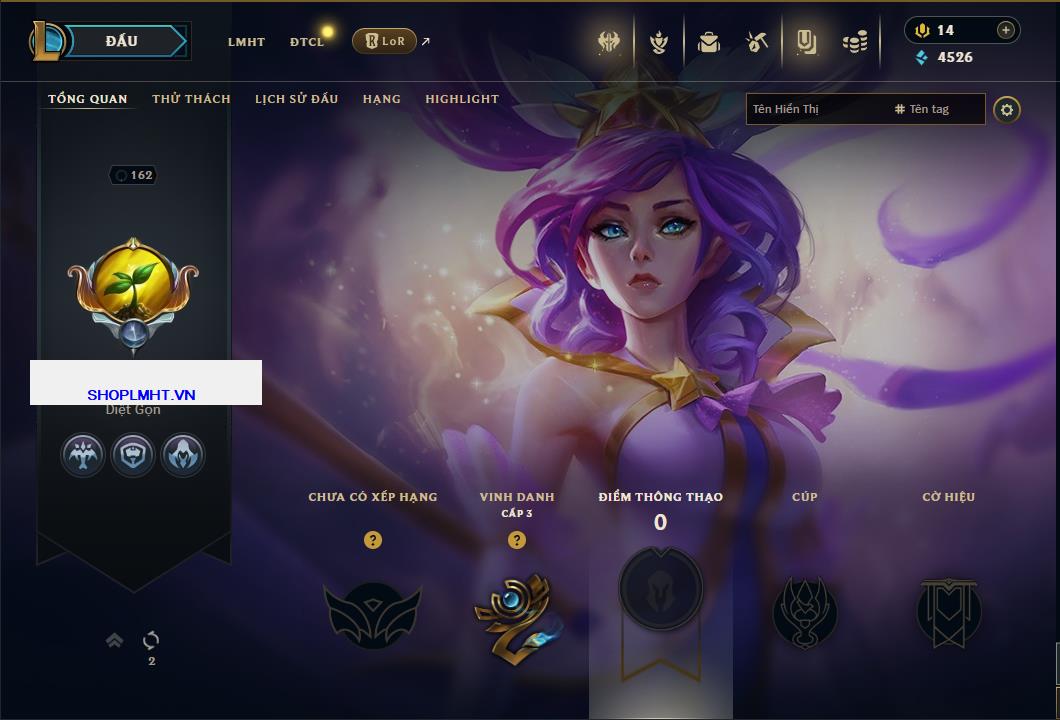Select the hooded figure challenge token
This screenshot has height=720, width=1060.
click(x=183, y=455)
